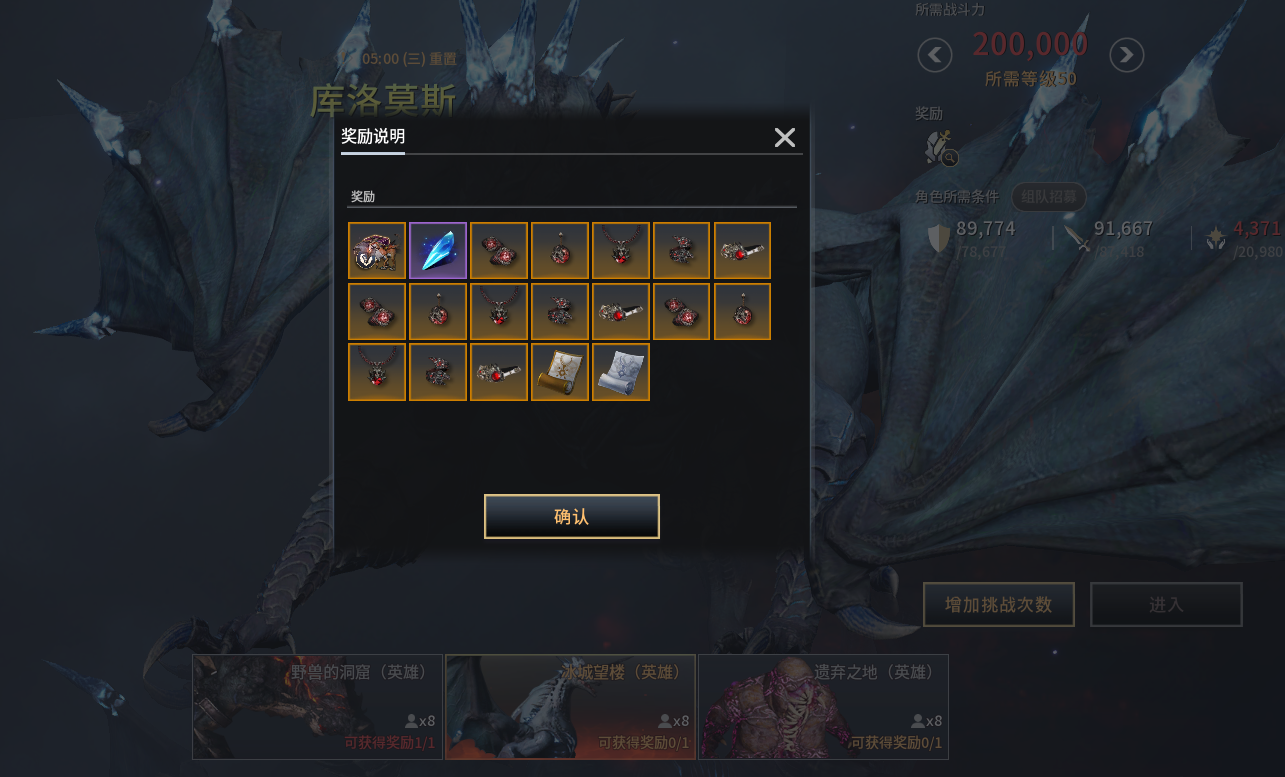The width and height of the screenshot is (1285, 777).
Task: Select the dagger with red gem reward icon
Action: tap(743, 250)
